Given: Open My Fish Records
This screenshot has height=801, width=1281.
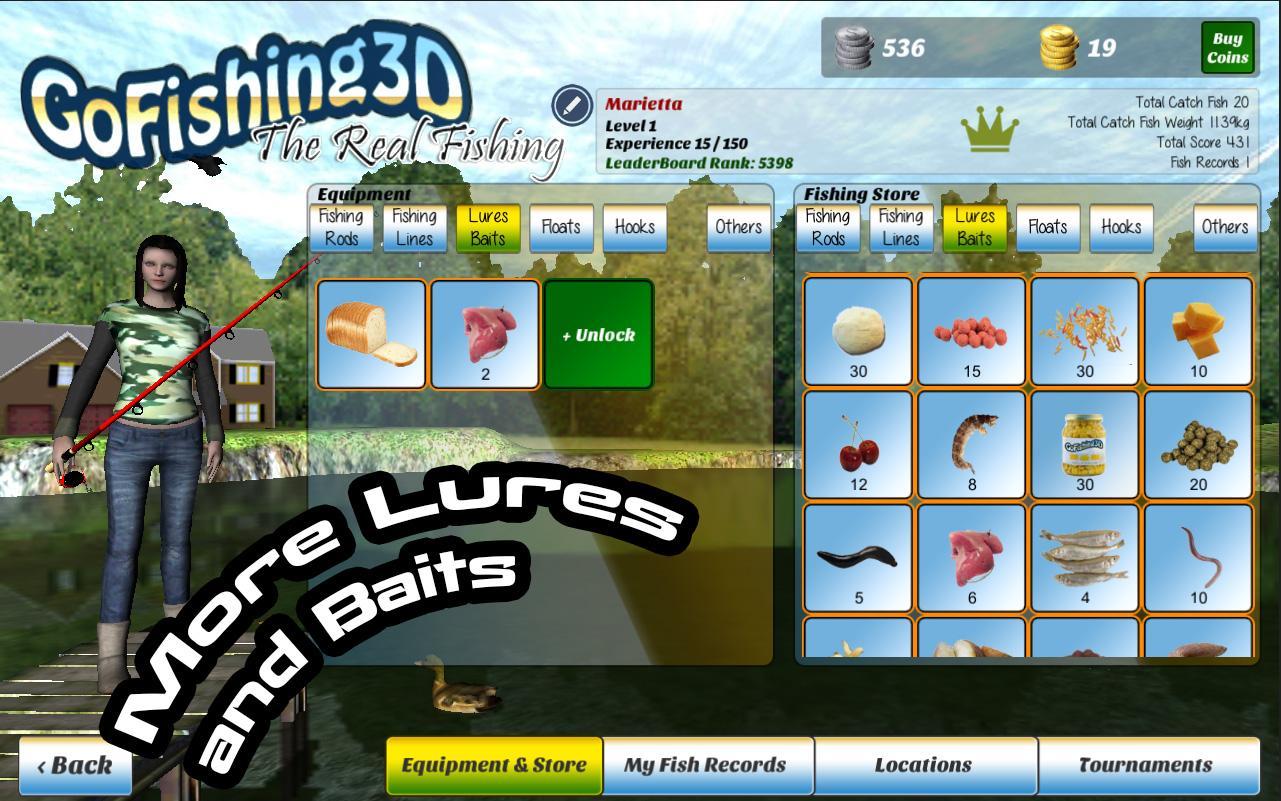Looking at the screenshot, I should click(x=709, y=764).
